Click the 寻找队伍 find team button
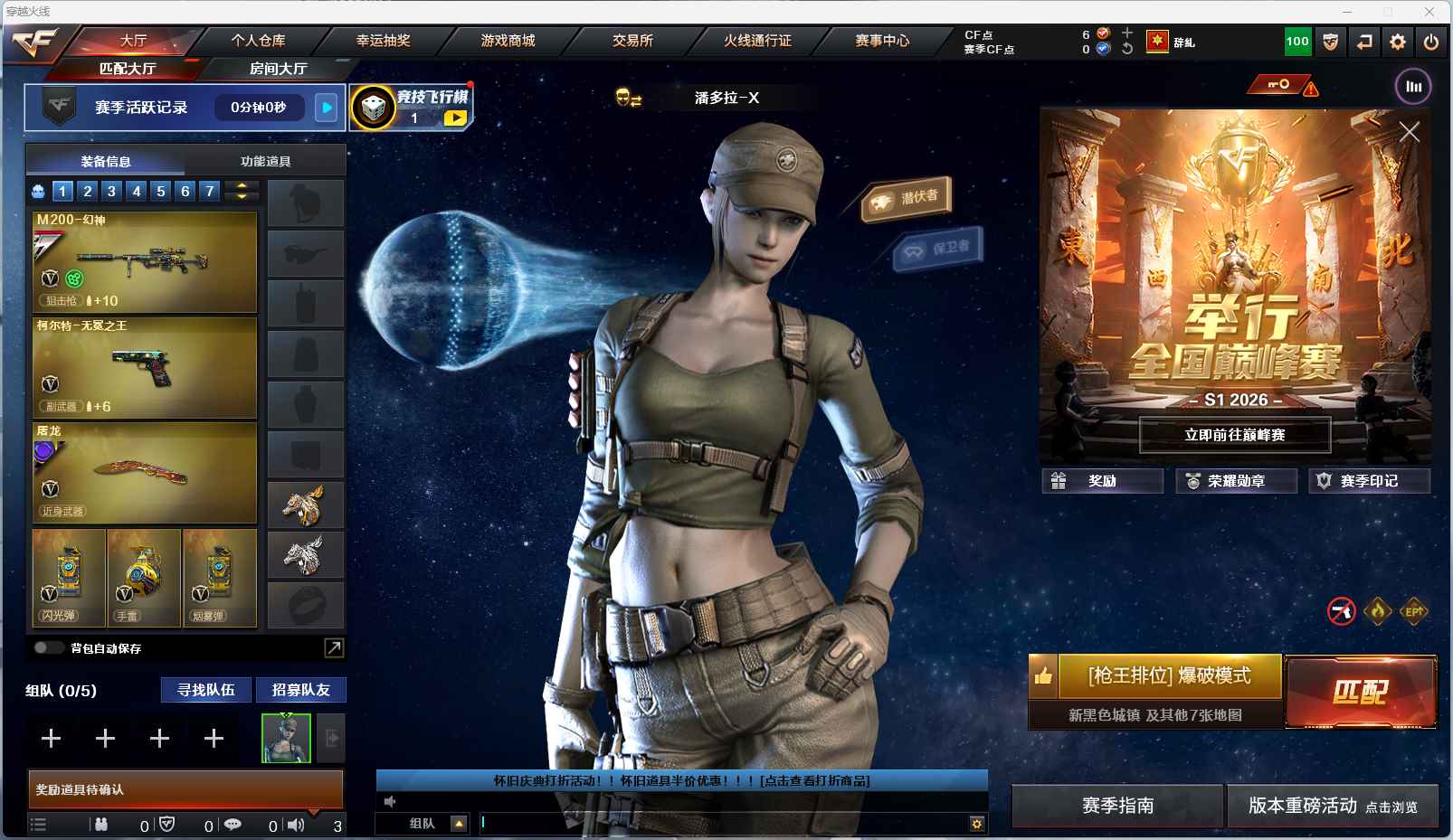 [206, 690]
